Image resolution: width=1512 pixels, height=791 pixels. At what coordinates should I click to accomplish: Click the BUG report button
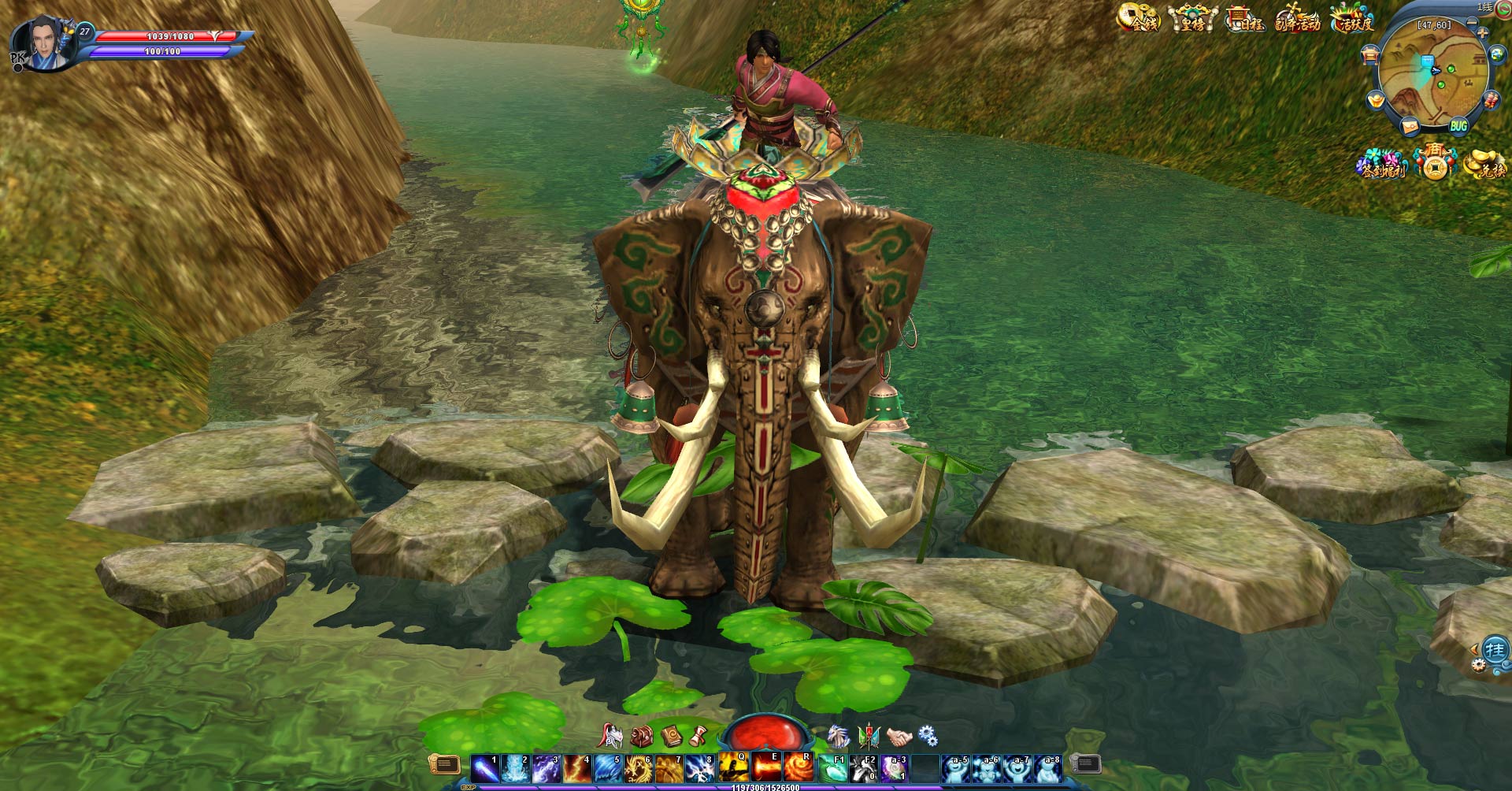coord(1458,126)
